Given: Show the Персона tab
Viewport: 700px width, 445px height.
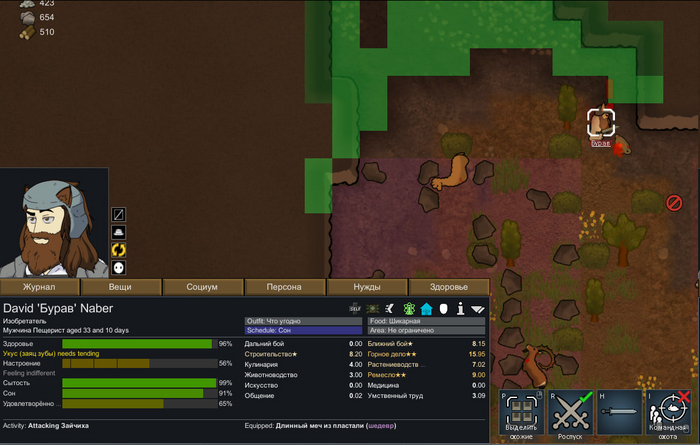Looking at the screenshot, I should click(x=284, y=287).
